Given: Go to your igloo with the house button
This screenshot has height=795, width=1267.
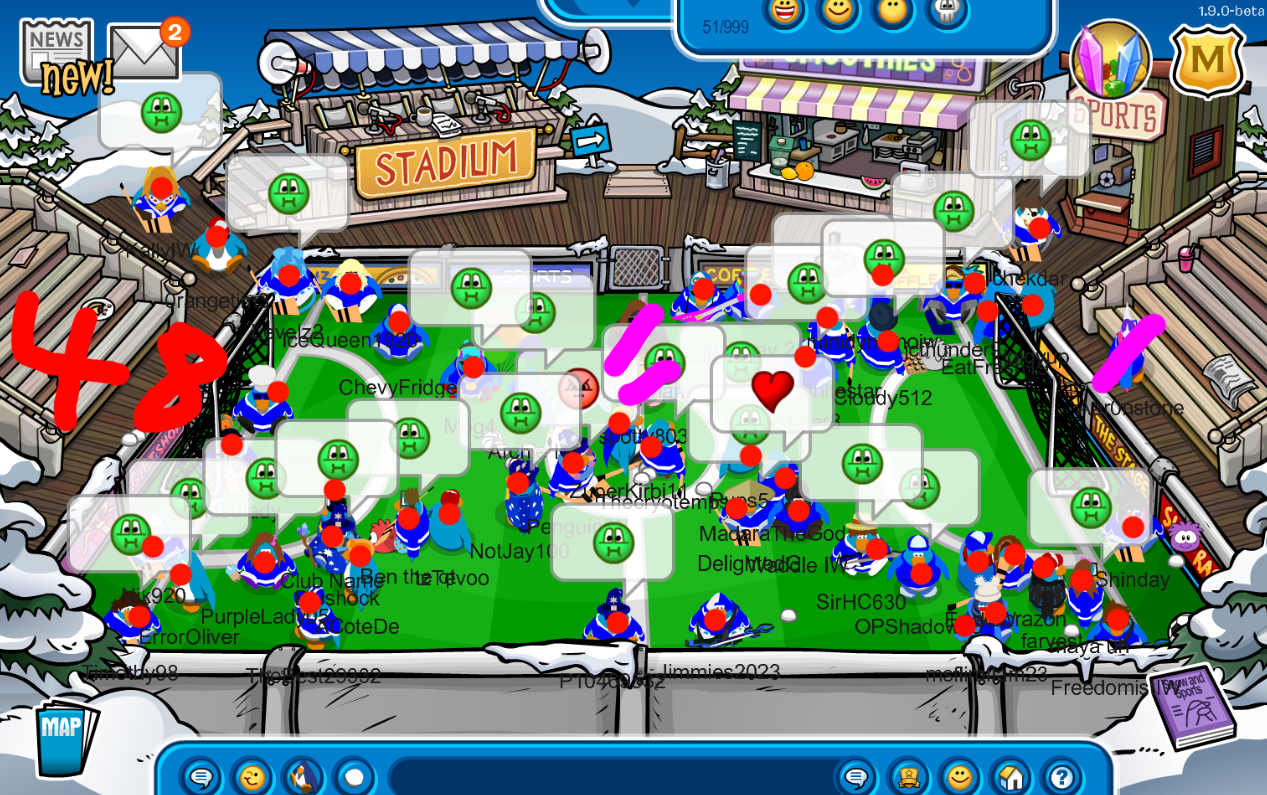Looking at the screenshot, I should point(1010,777).
